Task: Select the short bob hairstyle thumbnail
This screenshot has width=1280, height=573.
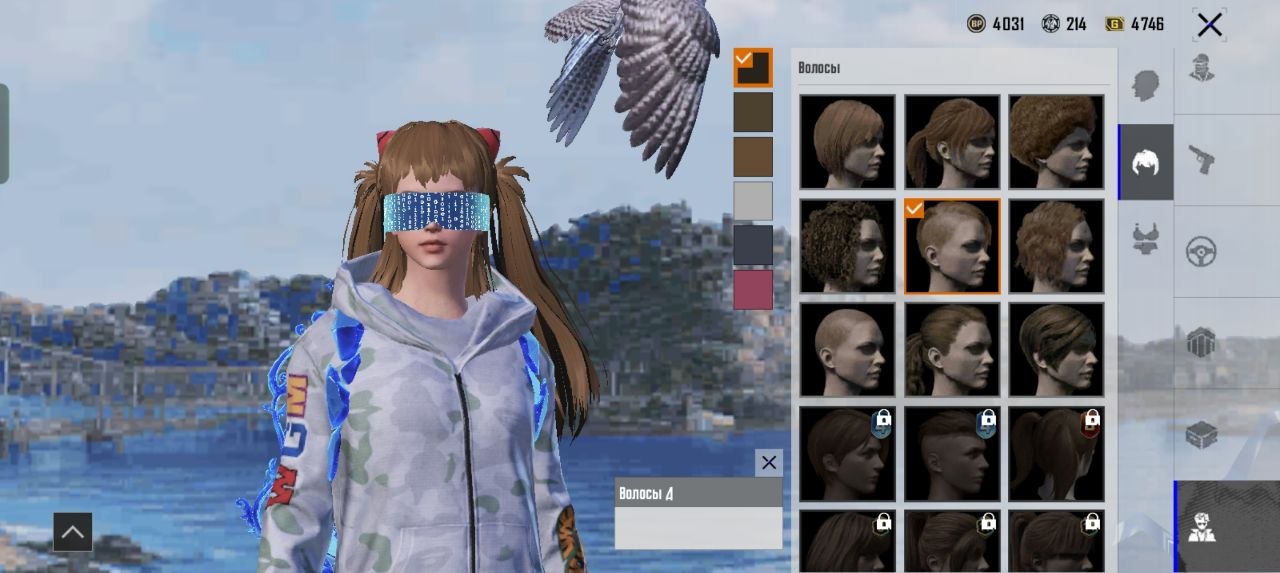Action: (847, 141)
